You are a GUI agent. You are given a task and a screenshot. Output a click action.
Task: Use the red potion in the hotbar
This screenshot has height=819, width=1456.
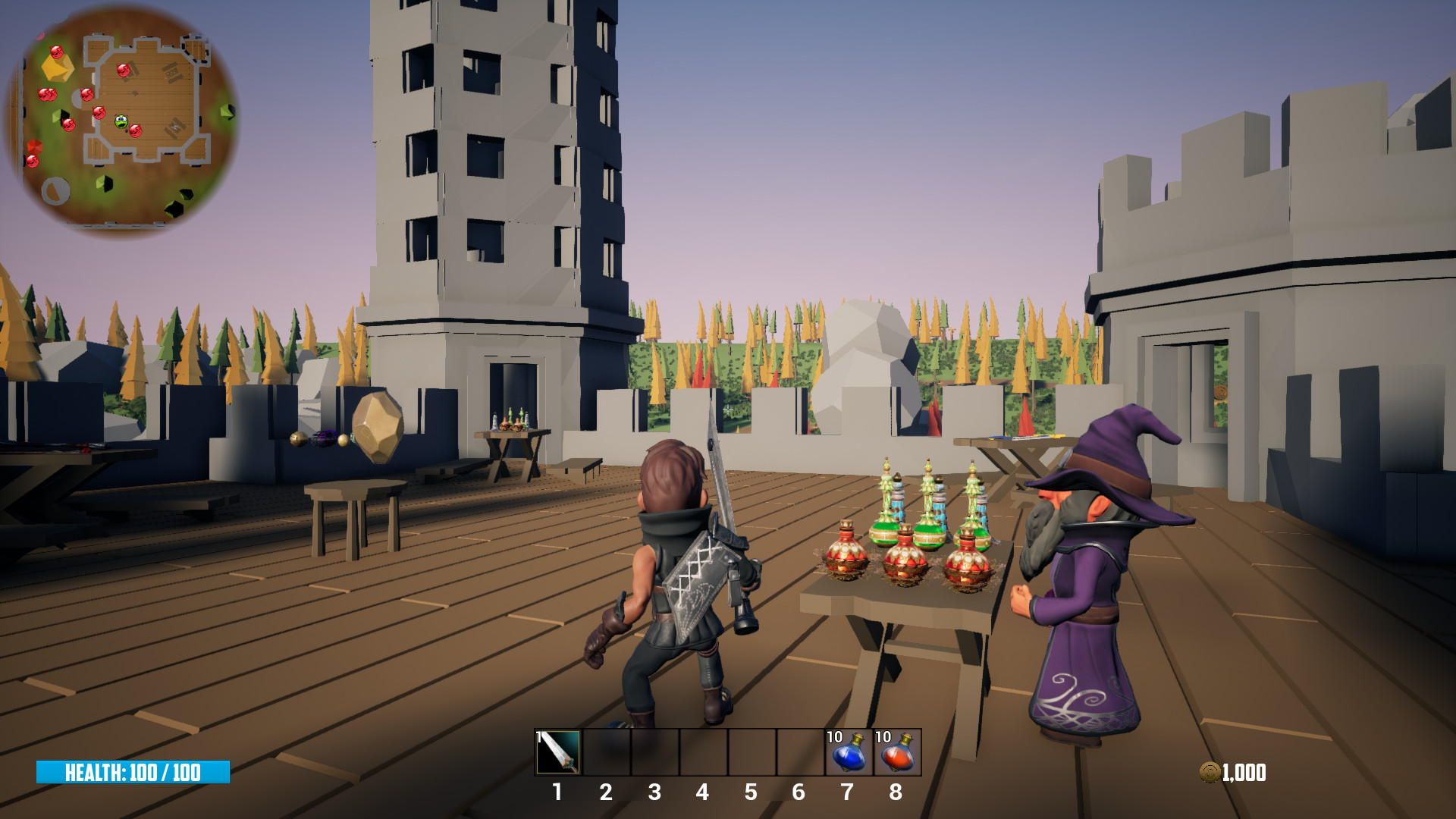(x=897, y=752)
